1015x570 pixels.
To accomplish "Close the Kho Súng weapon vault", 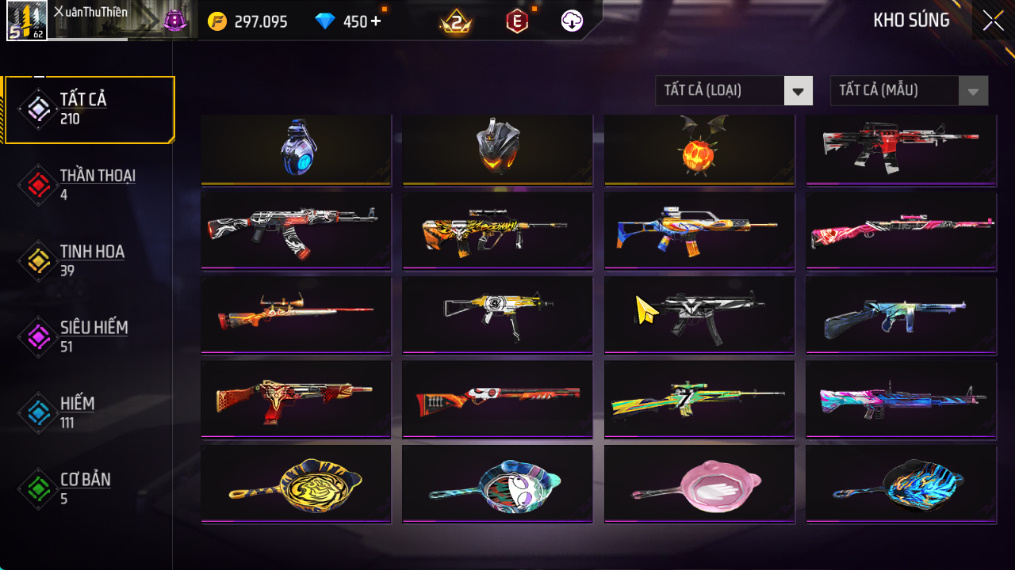I will pyautogui.click(x=992, y=21).
